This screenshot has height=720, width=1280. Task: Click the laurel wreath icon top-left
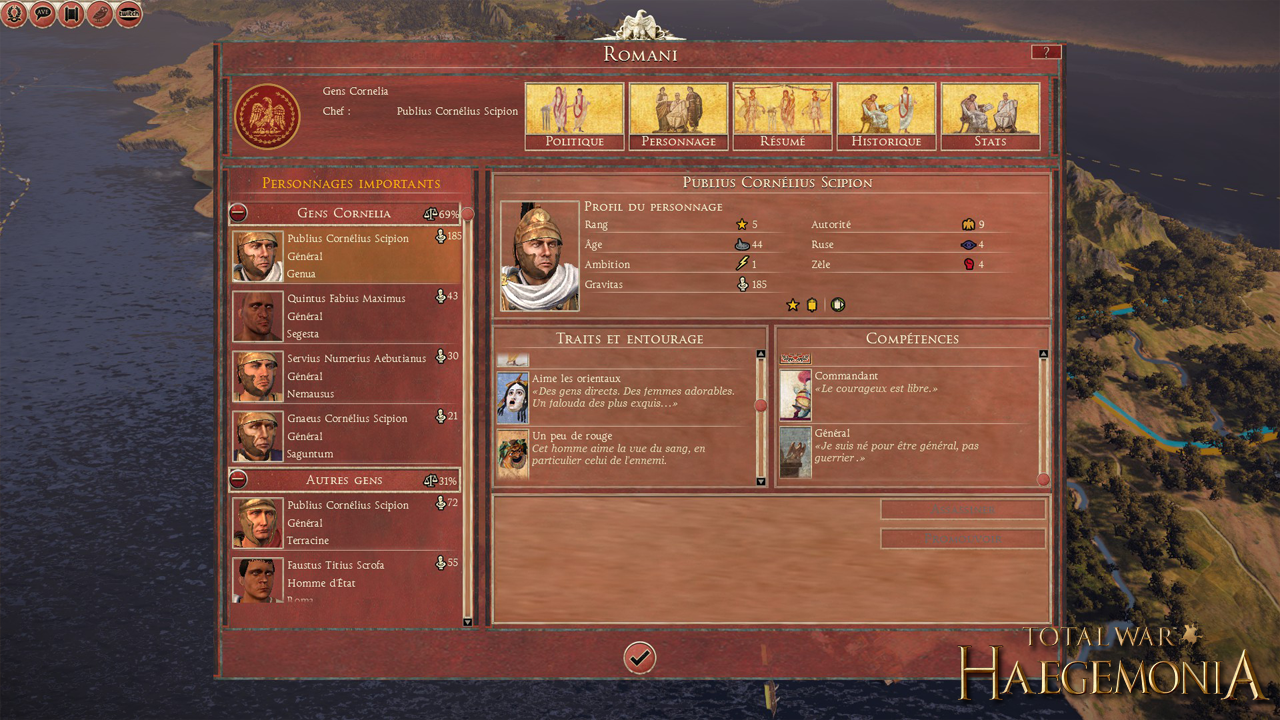(14, 14)
